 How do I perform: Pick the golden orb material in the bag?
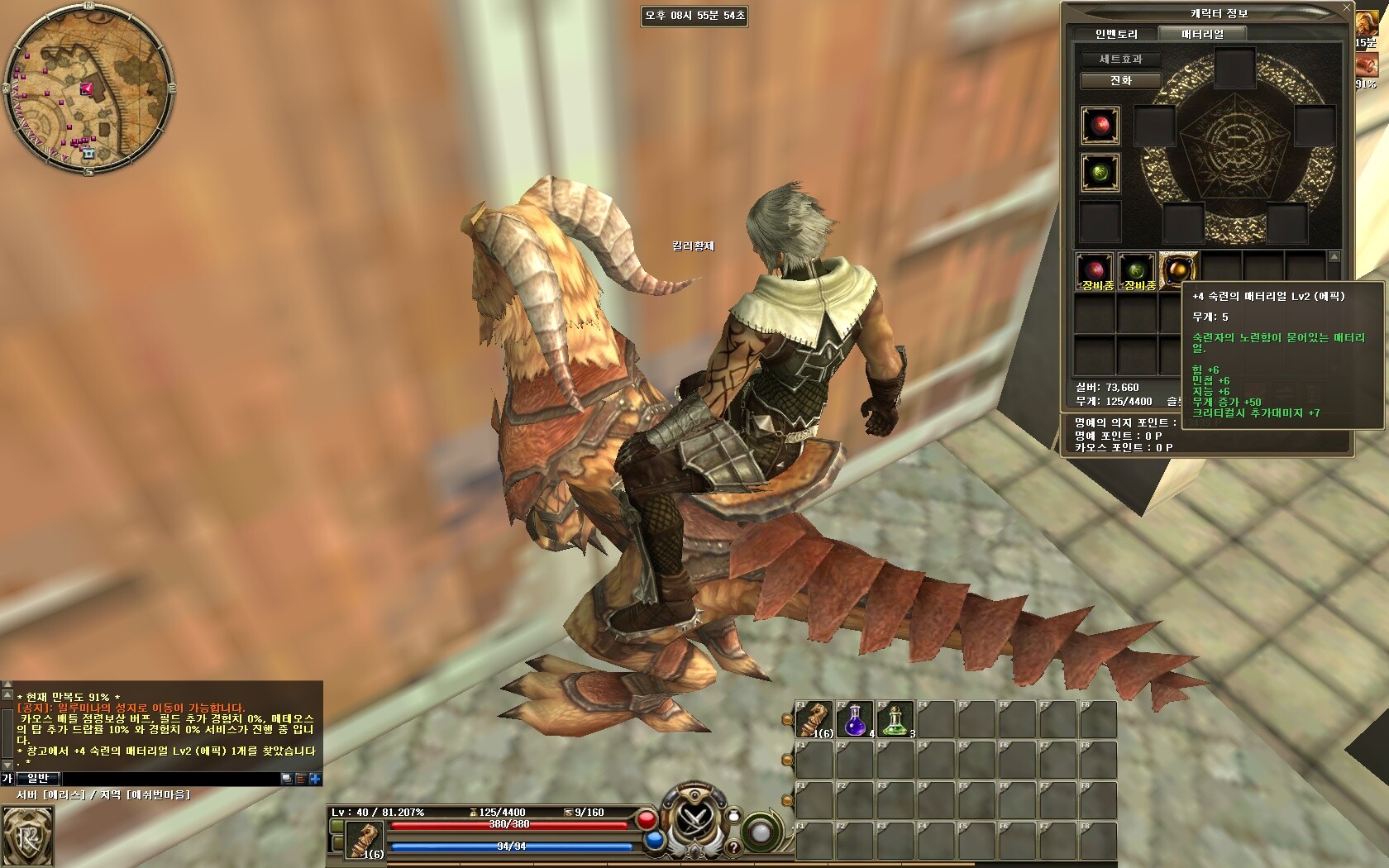[1178, 269]
